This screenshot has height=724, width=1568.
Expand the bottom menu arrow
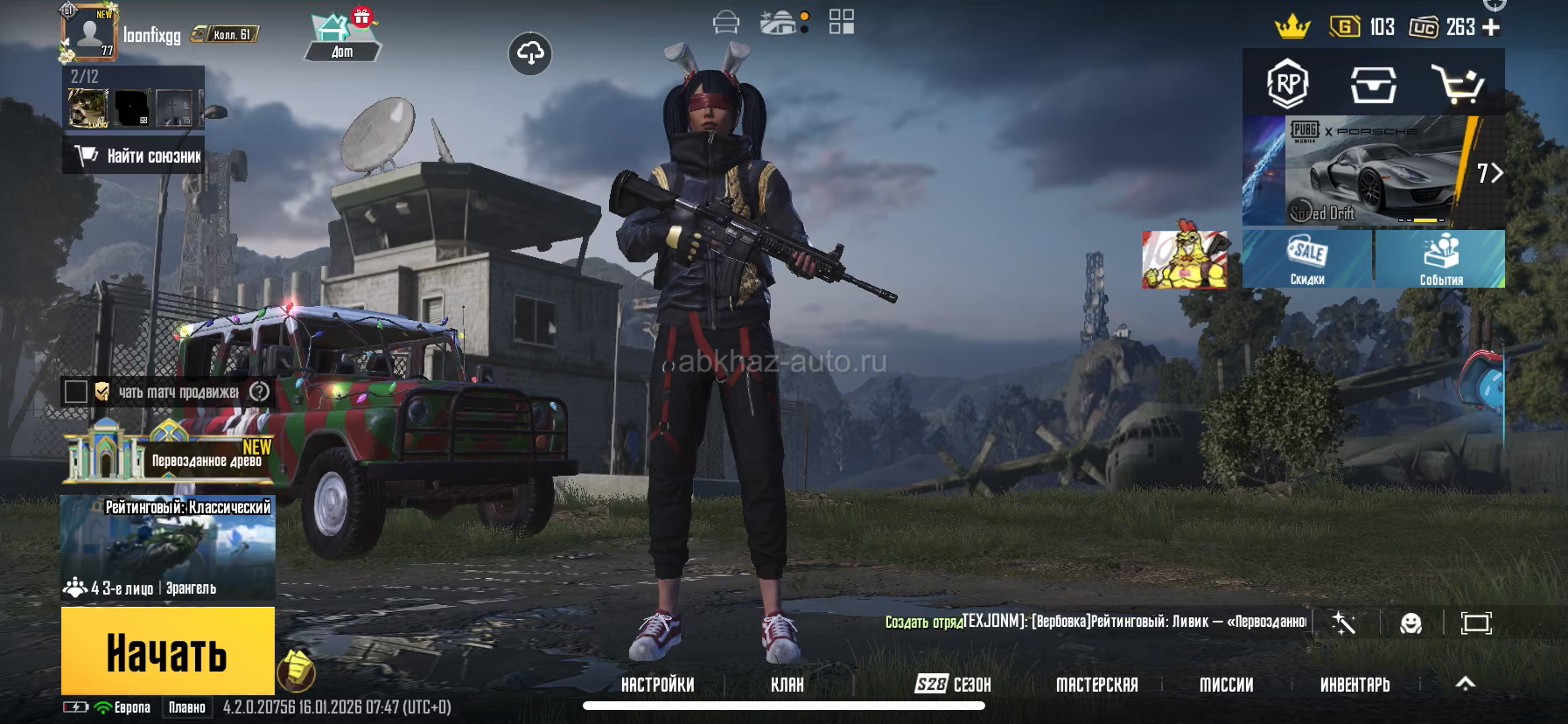point(1465,684)
